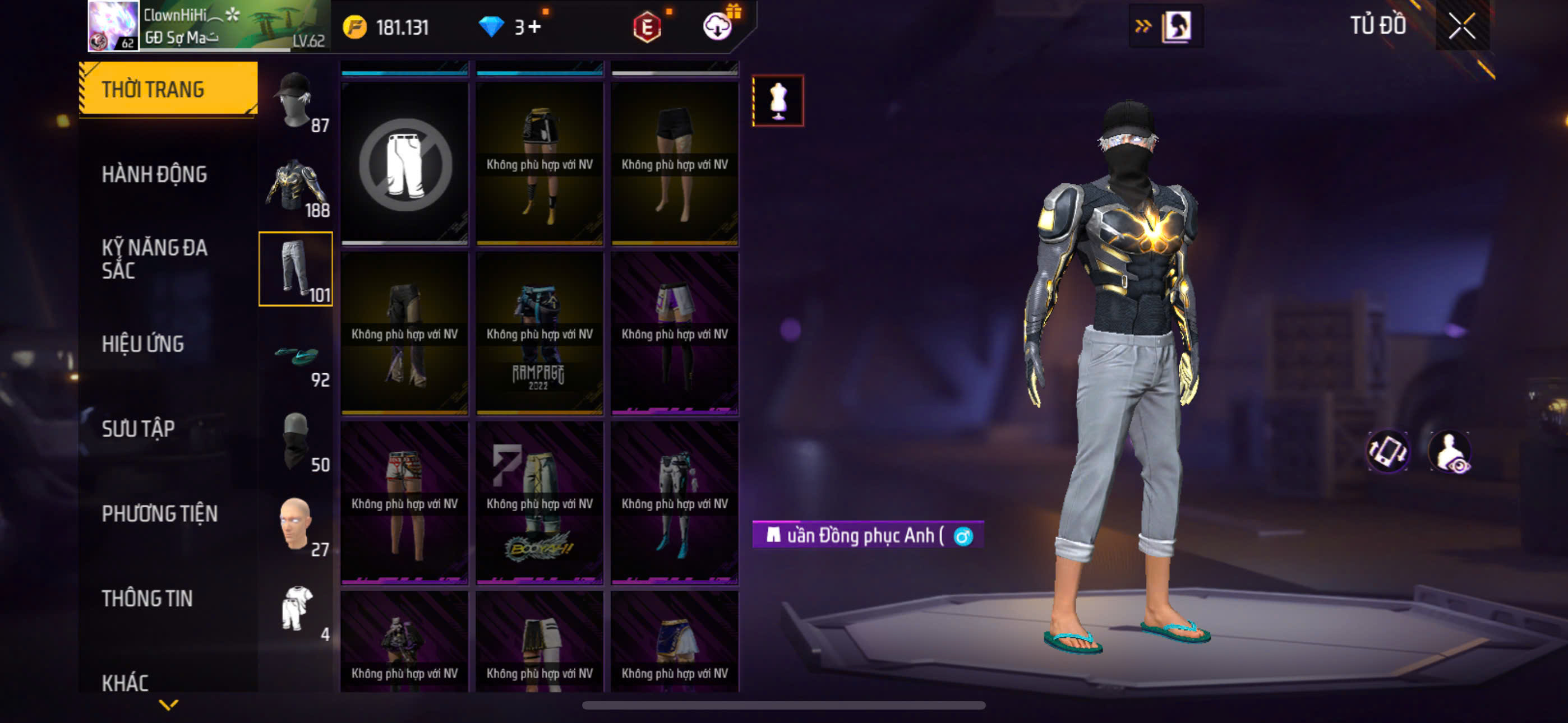Pick the BOOYAH pants tile

(539, 503)
